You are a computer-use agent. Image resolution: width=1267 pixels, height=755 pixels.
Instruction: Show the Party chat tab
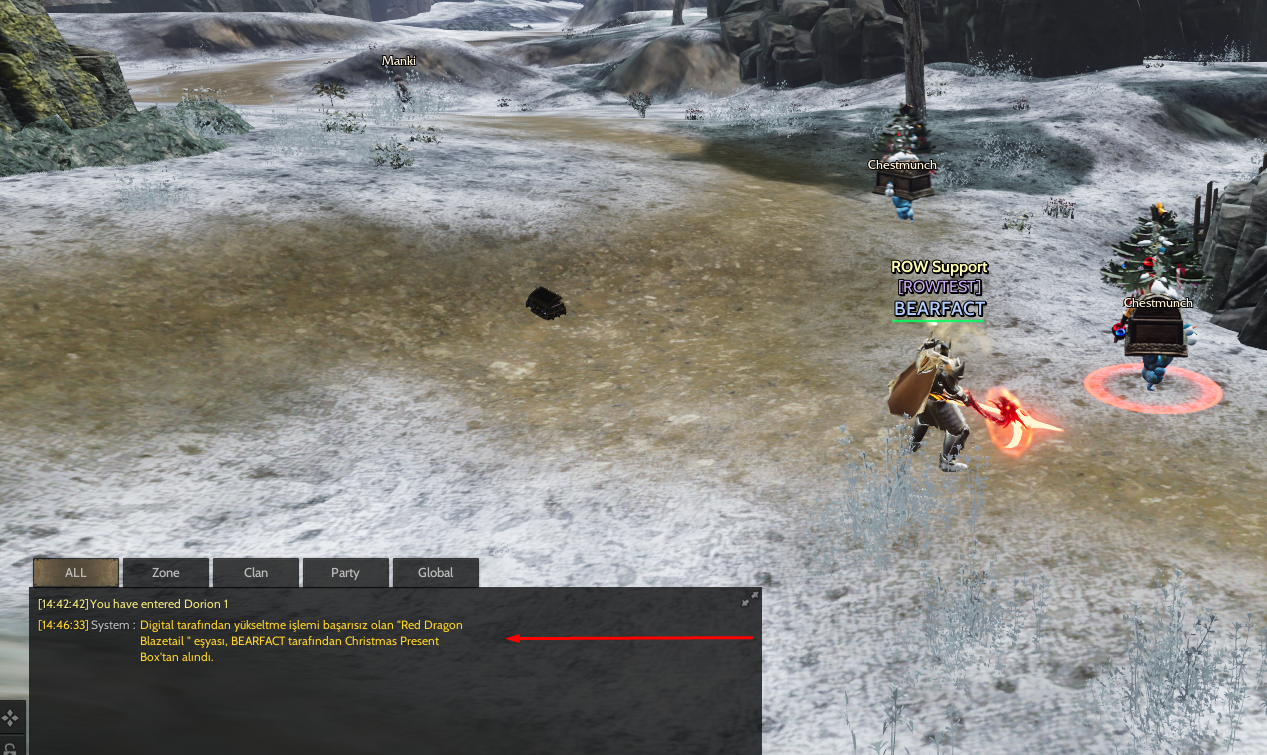point(345,573)
